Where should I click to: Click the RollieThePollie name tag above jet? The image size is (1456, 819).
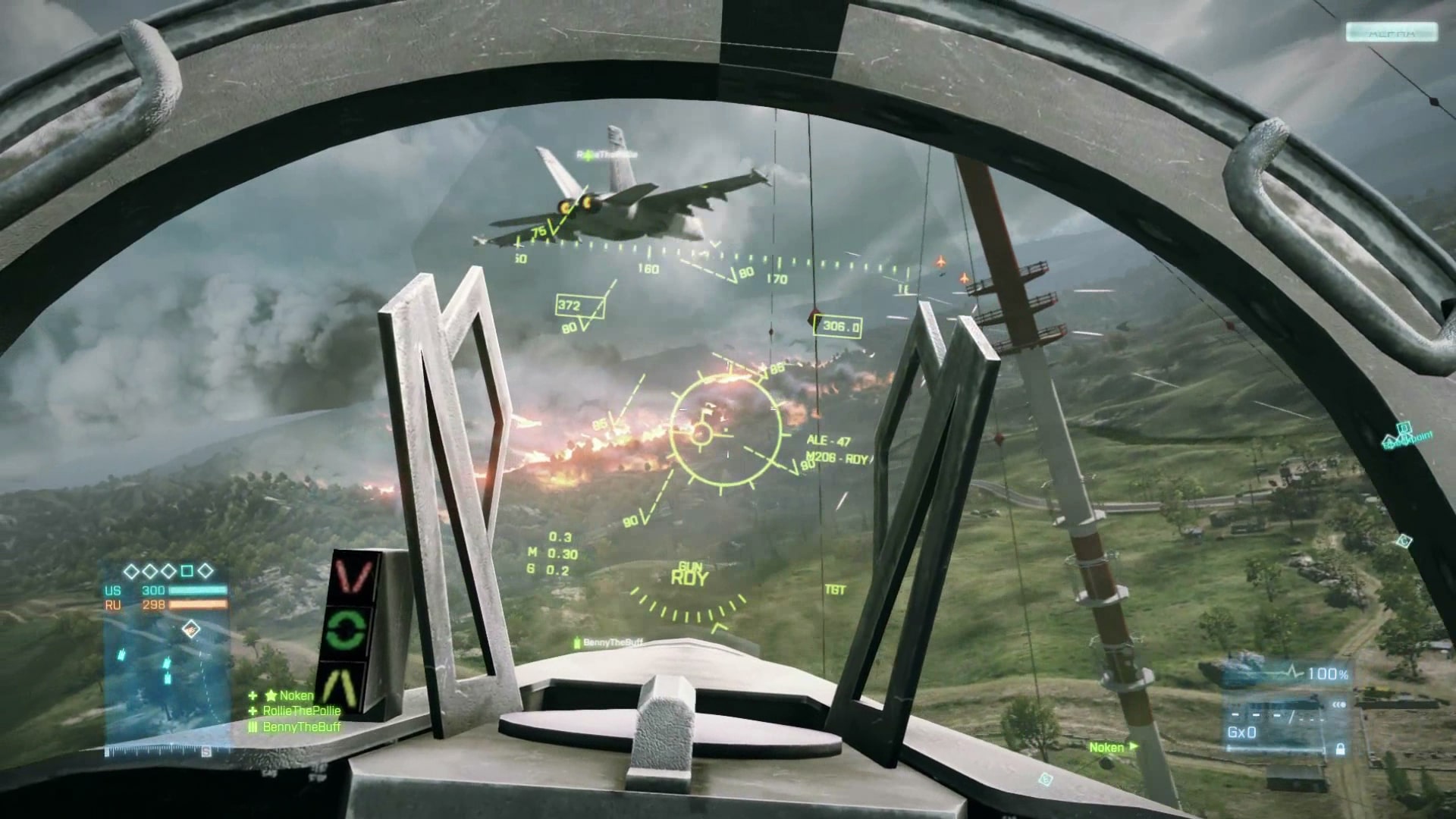point(607,155)
